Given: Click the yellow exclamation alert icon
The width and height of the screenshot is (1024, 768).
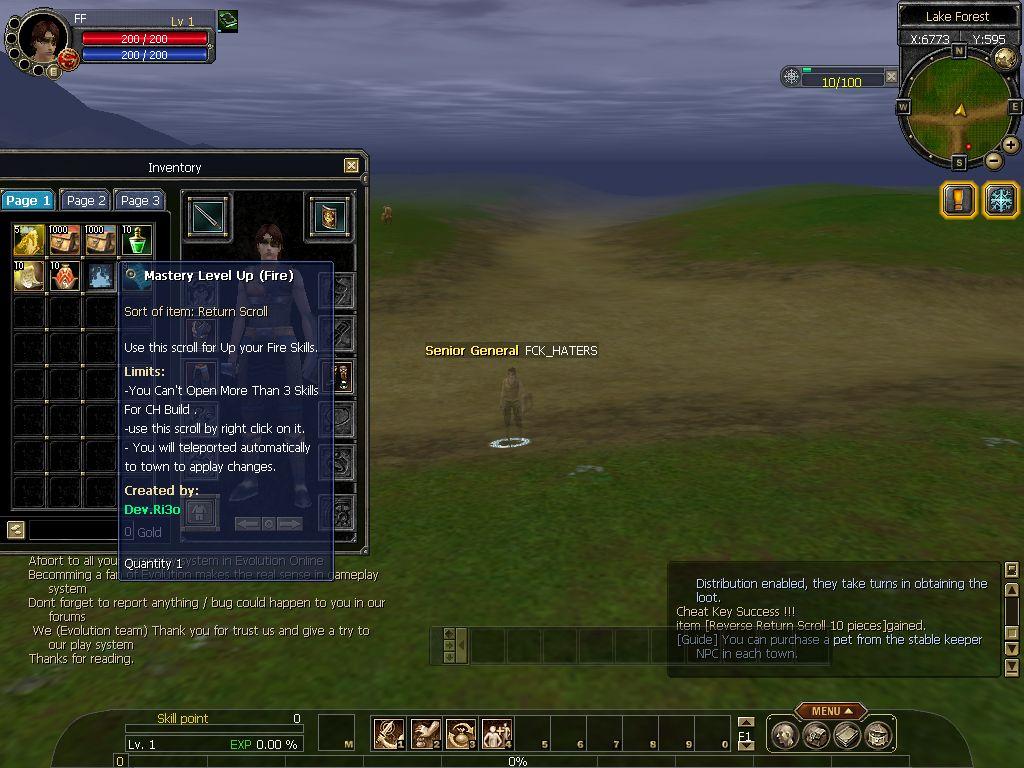Looking at the screenshot, I should [x=958, y=199].
